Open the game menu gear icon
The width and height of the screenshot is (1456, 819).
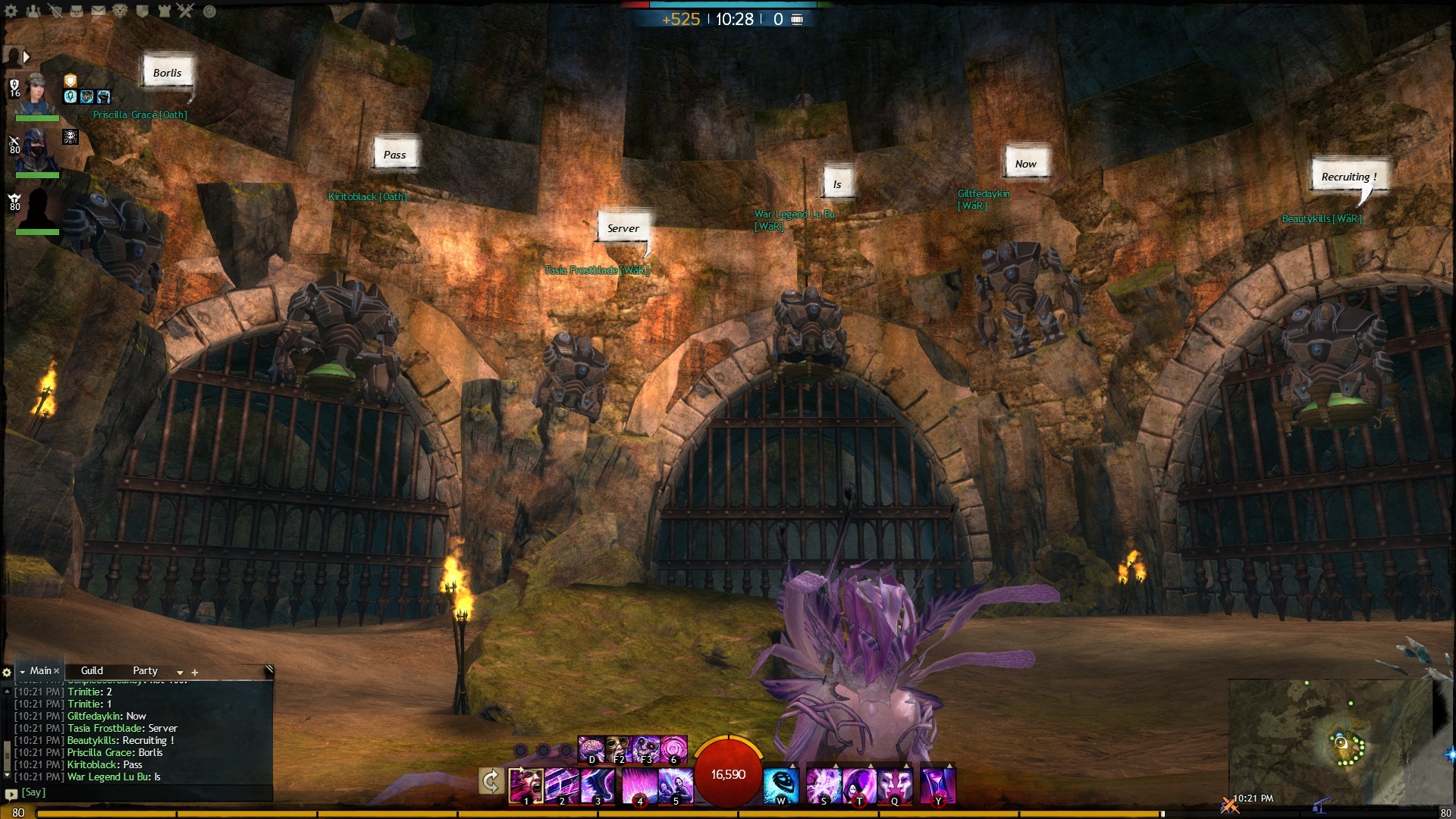11,11
